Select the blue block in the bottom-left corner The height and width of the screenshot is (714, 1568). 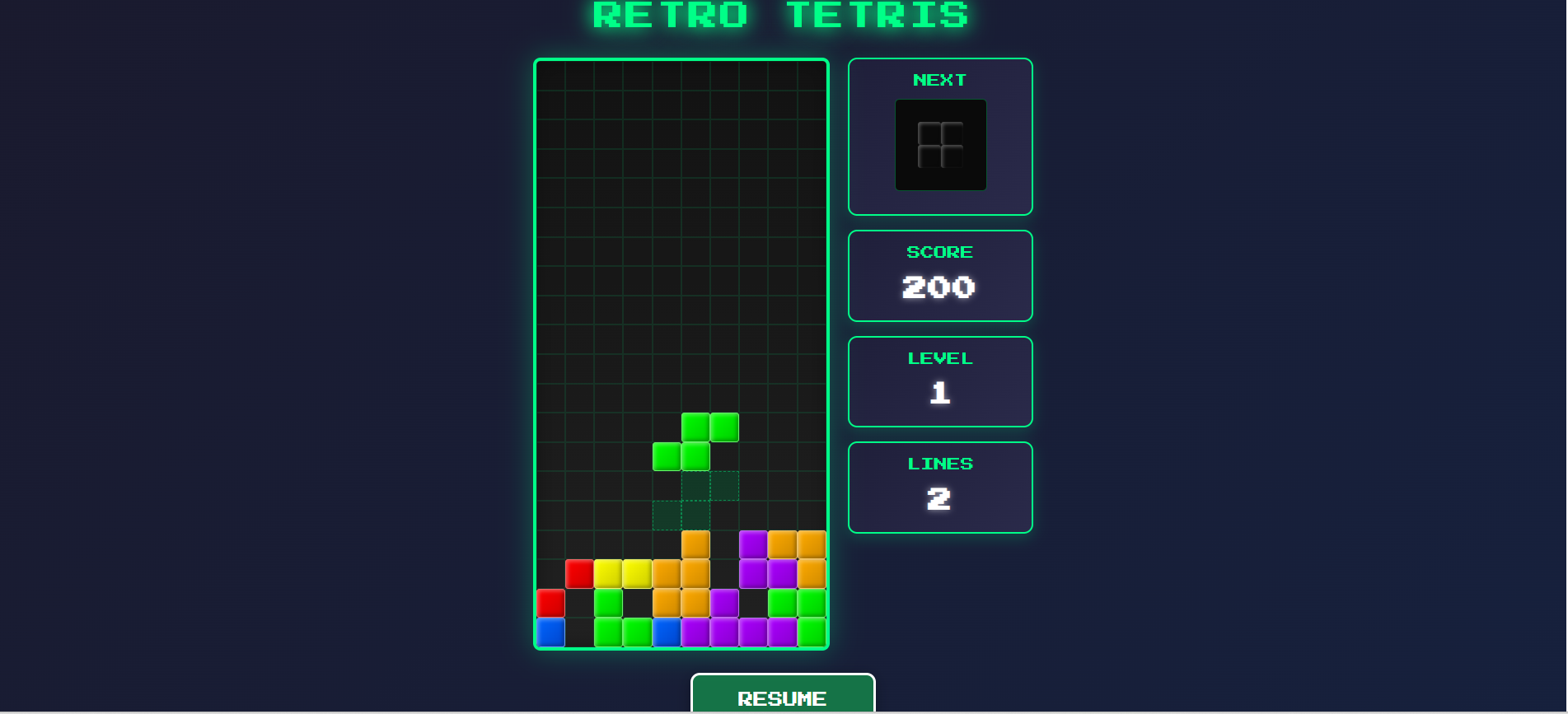click(x=550, y=632)
